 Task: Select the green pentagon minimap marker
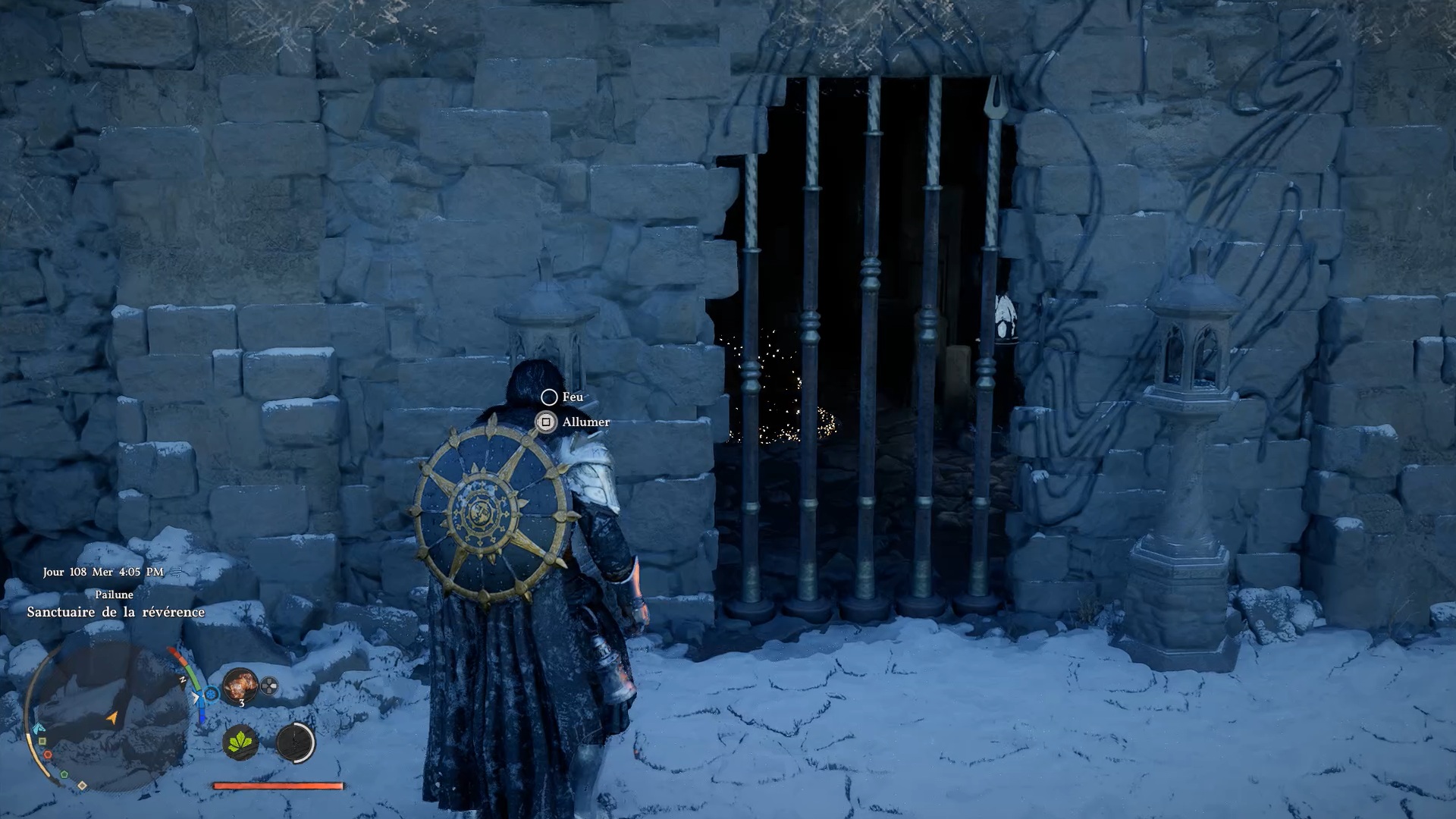64,774
